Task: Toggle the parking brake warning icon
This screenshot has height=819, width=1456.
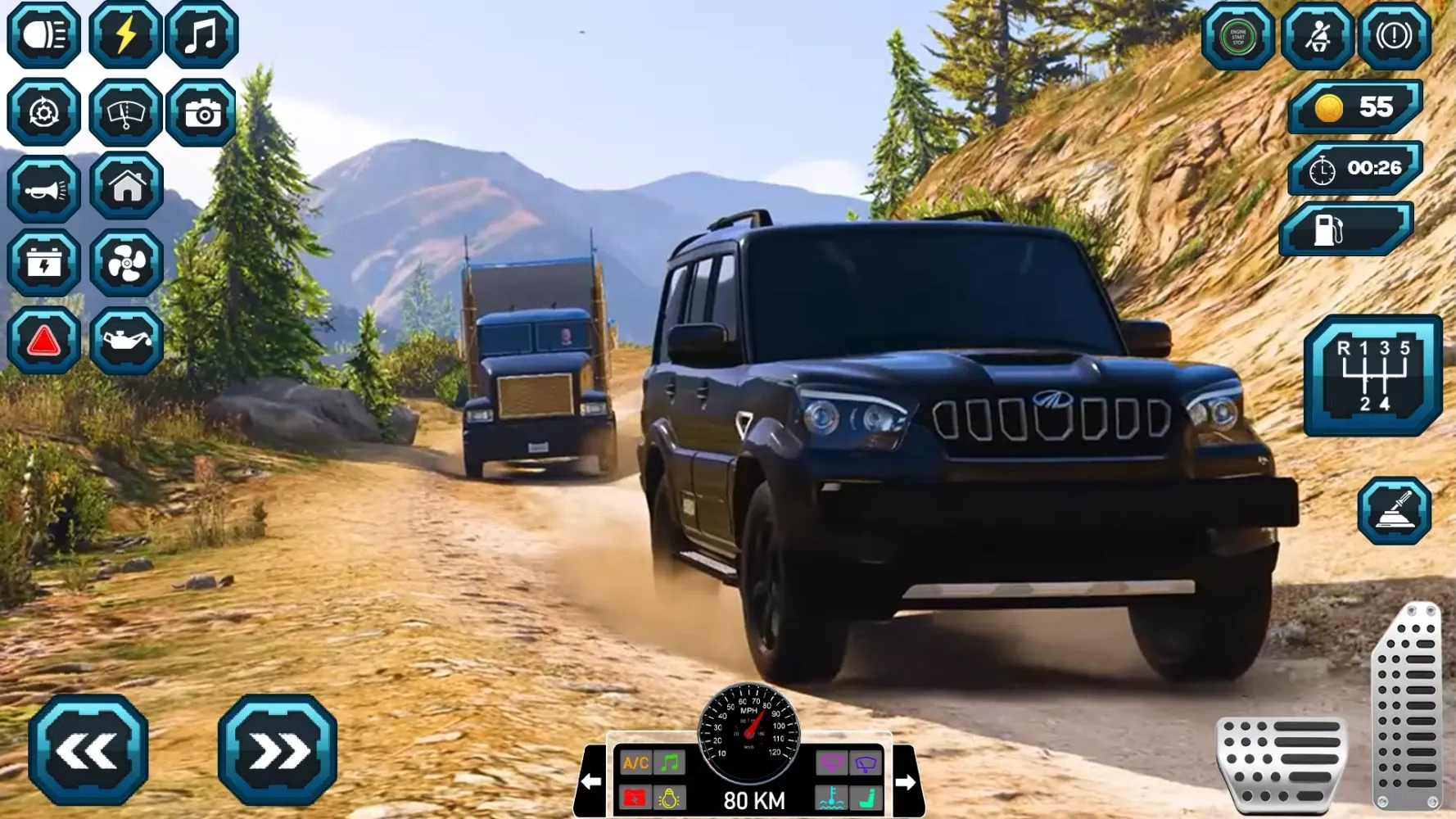Action: [1395, 37]
